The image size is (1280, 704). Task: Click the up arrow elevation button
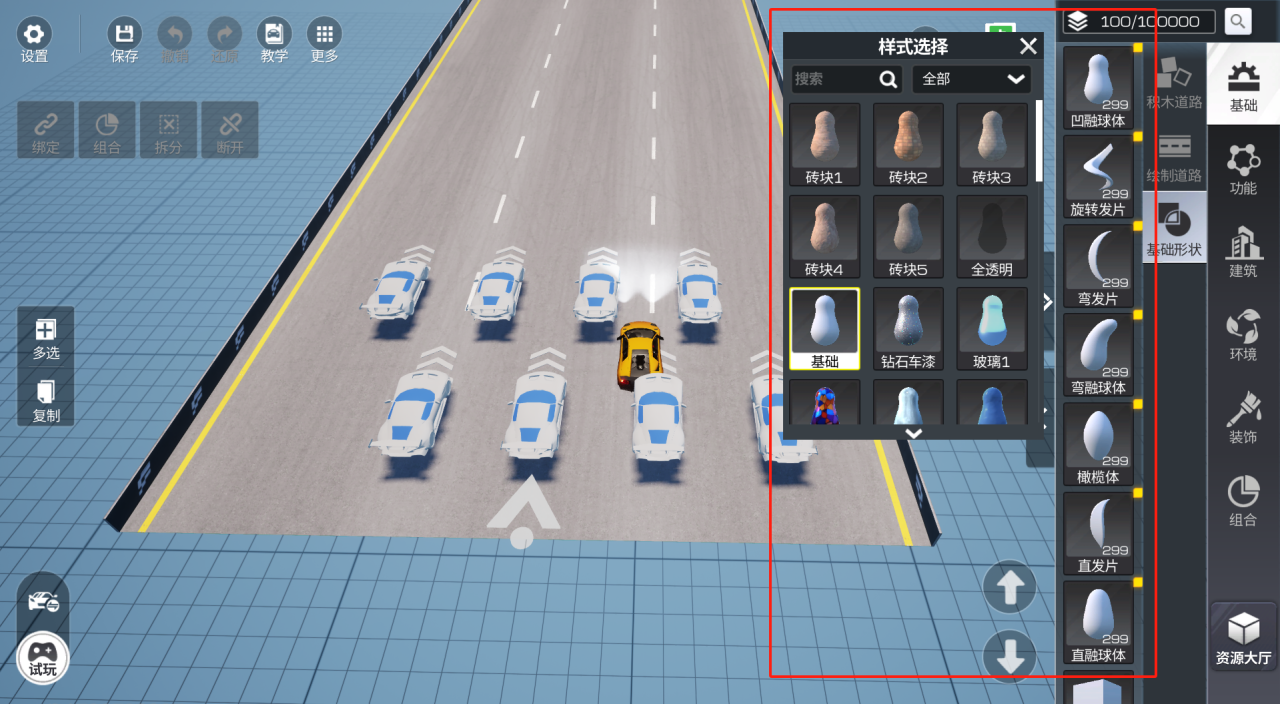tap(1009, 587)
